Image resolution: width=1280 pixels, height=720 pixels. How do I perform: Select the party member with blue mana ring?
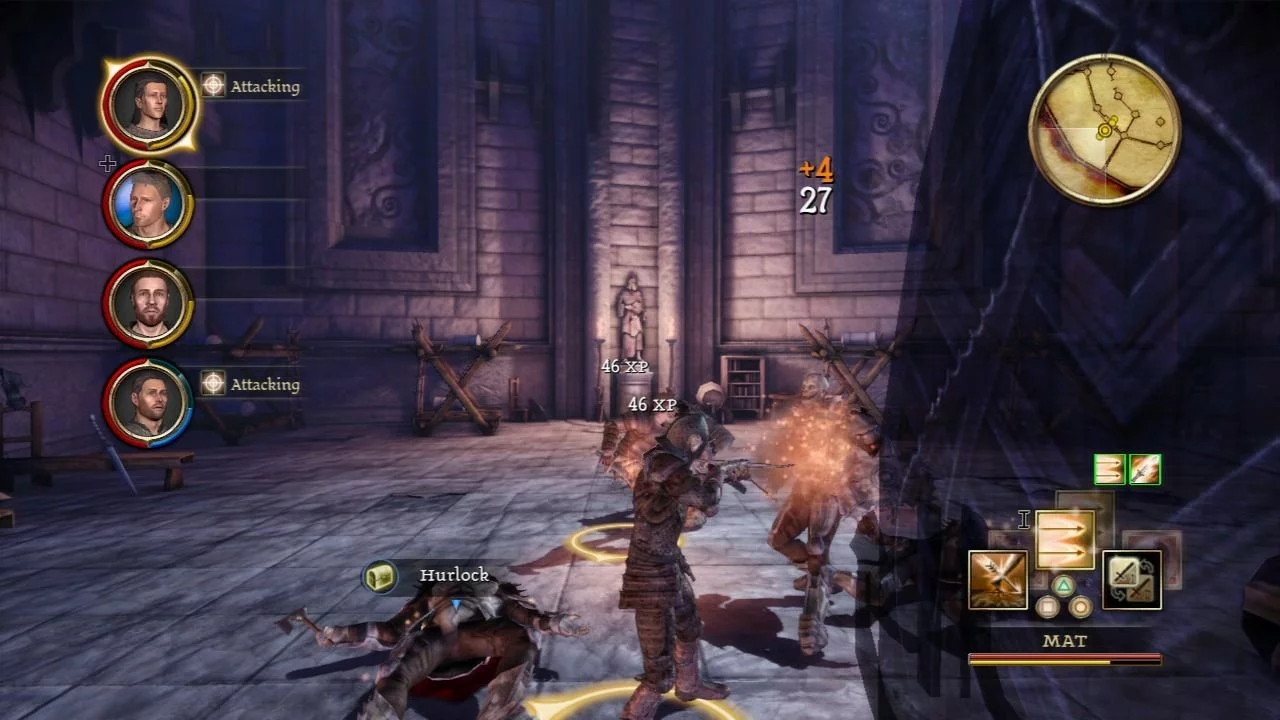(148, 401)
